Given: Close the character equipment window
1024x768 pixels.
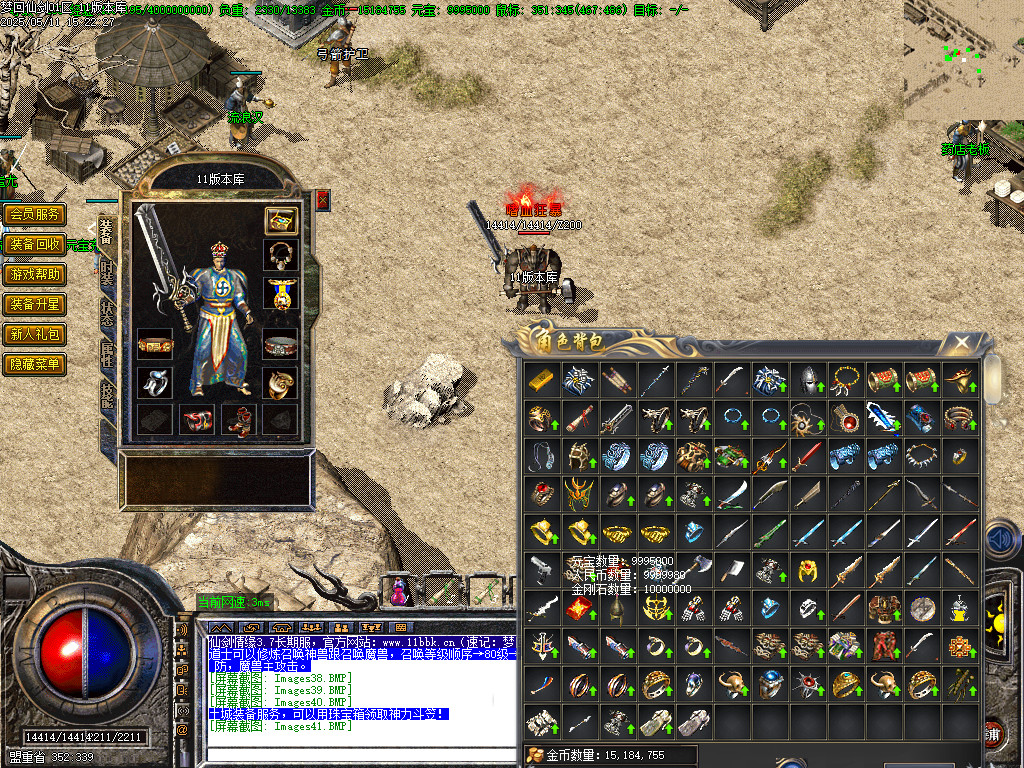Looking at the screenshot, I should click(322, 200).
